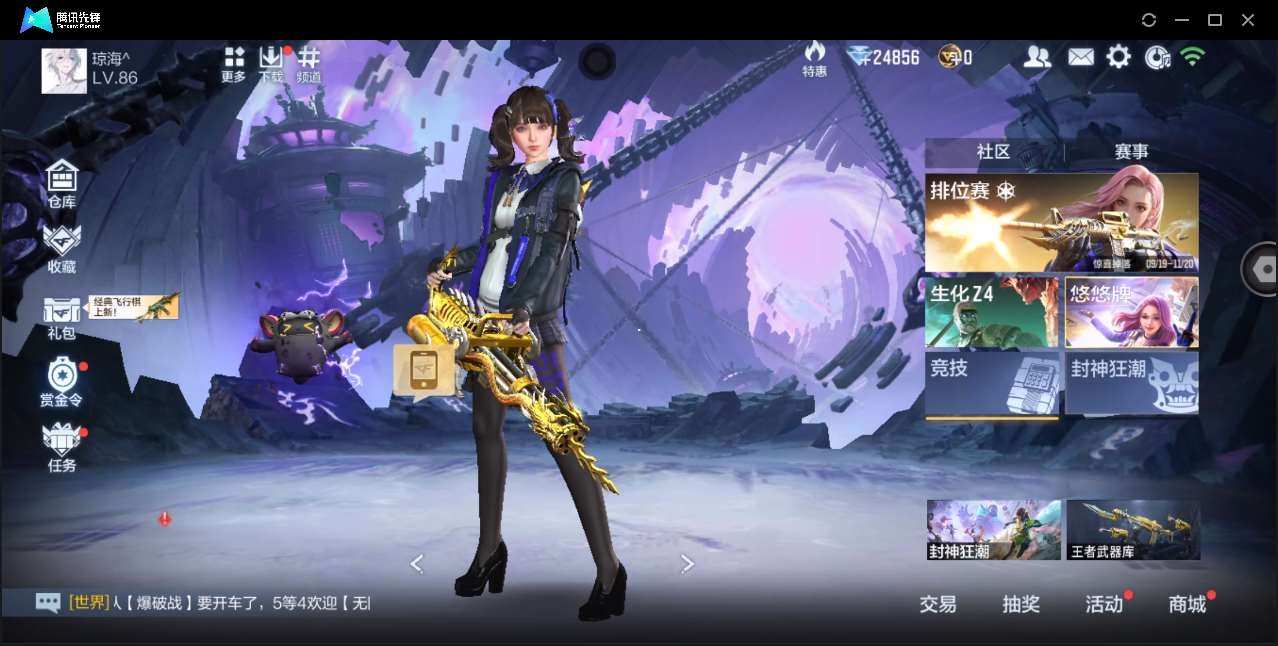Open the gear settings icon
1278x646 pixels.
pos(1118,57)
